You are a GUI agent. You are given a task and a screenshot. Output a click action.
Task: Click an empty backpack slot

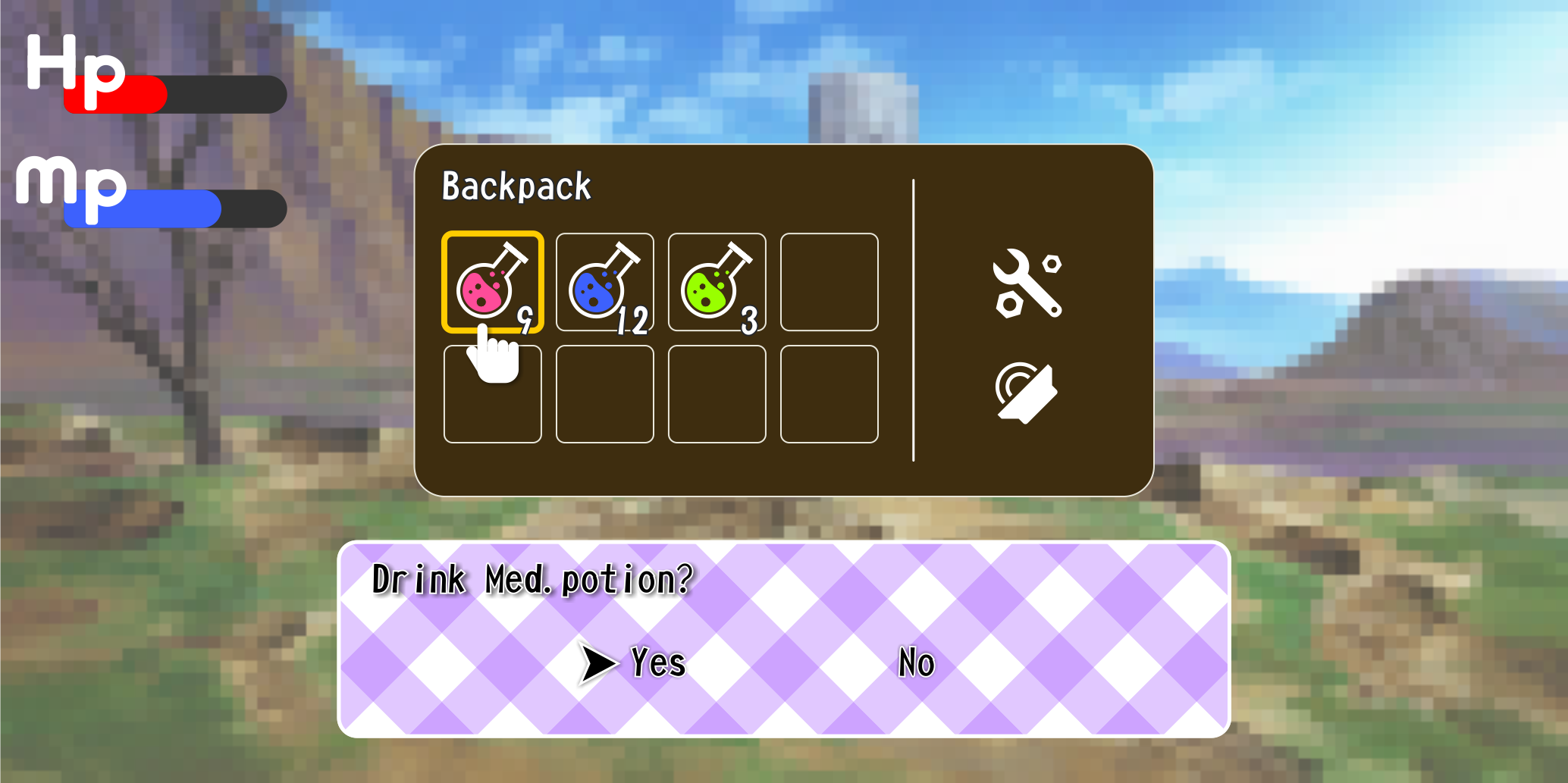coord(829,282)
